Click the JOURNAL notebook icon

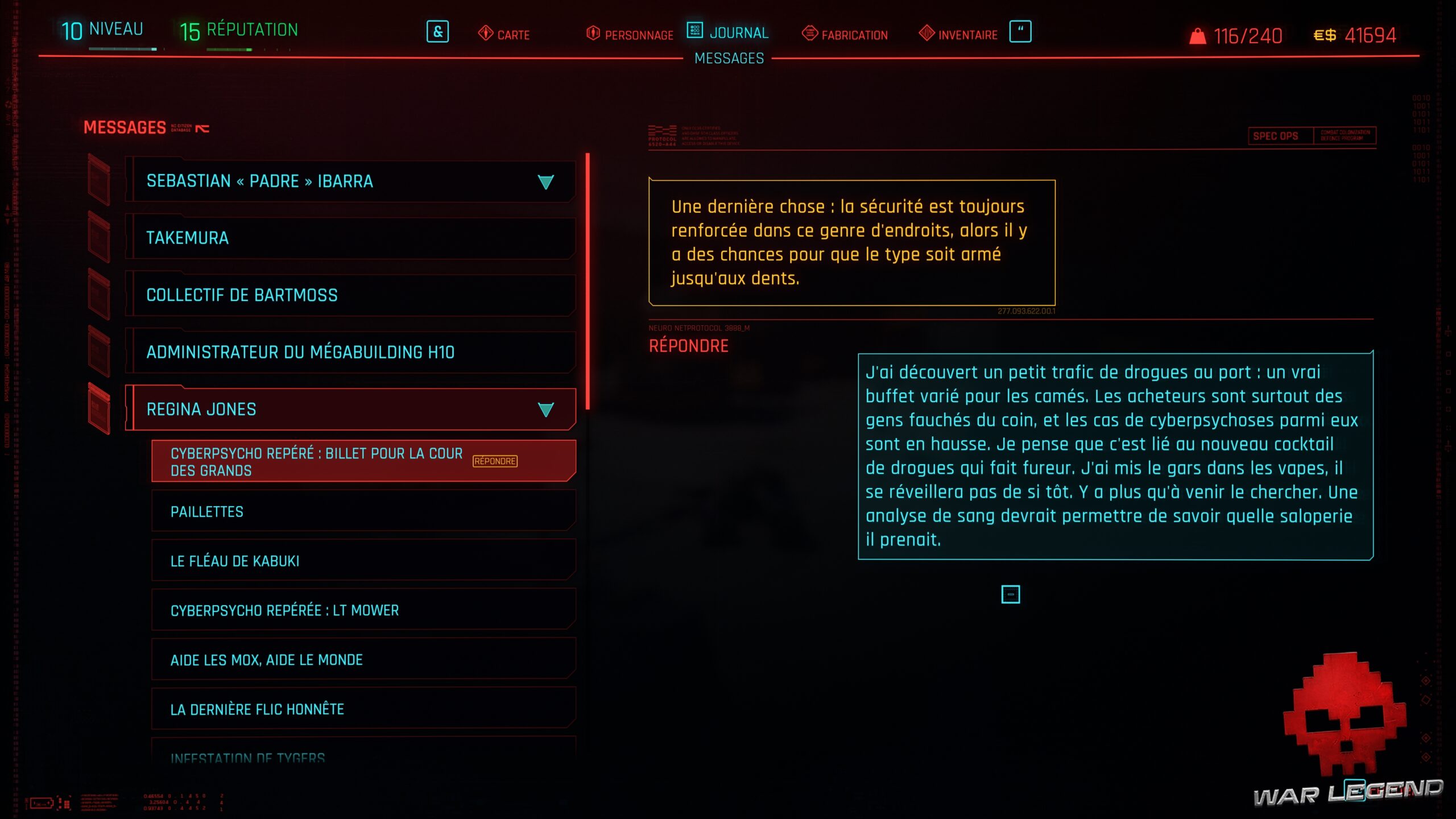pos(694,32)
